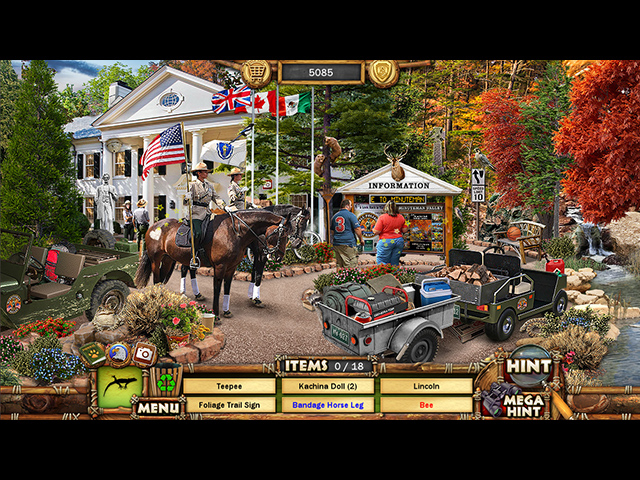The image size is (640, 480).
Task: Click the eagle badge icon
Action: tap(118, 352)
